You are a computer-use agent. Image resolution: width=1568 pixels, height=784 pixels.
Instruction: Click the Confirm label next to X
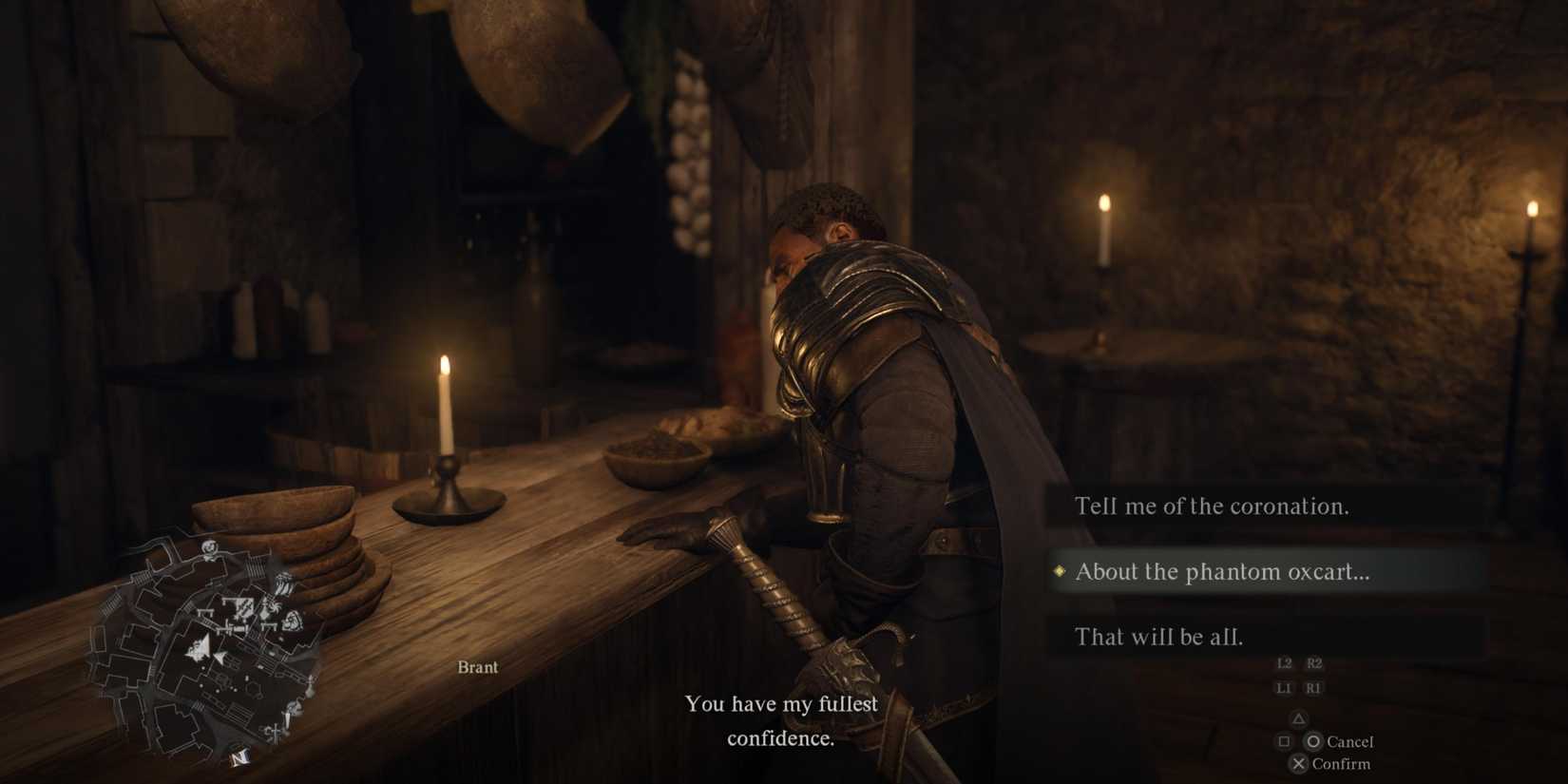click(x=1342, y=764)
